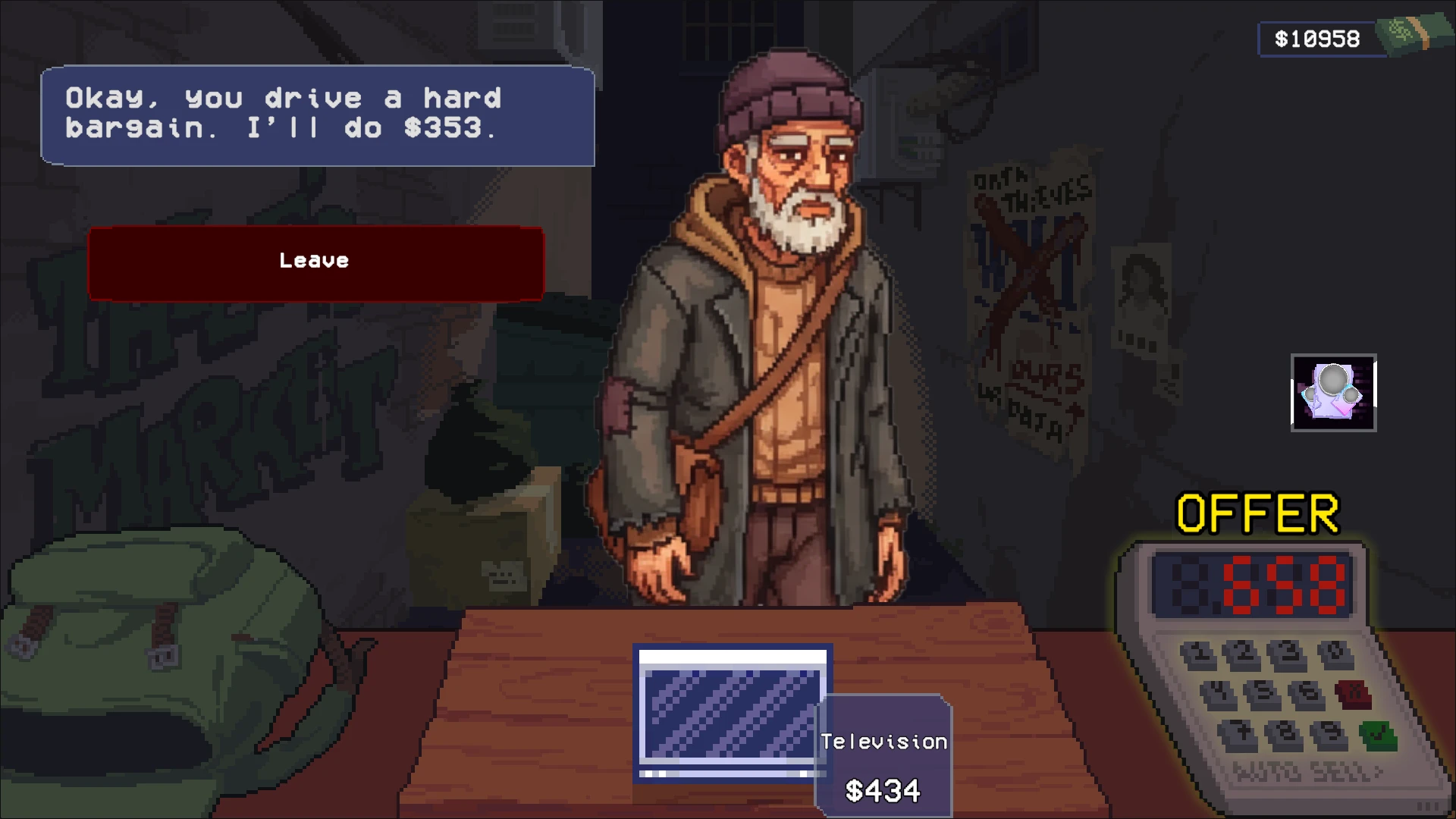Select the Television item on the table

click(x=733, y=711)
